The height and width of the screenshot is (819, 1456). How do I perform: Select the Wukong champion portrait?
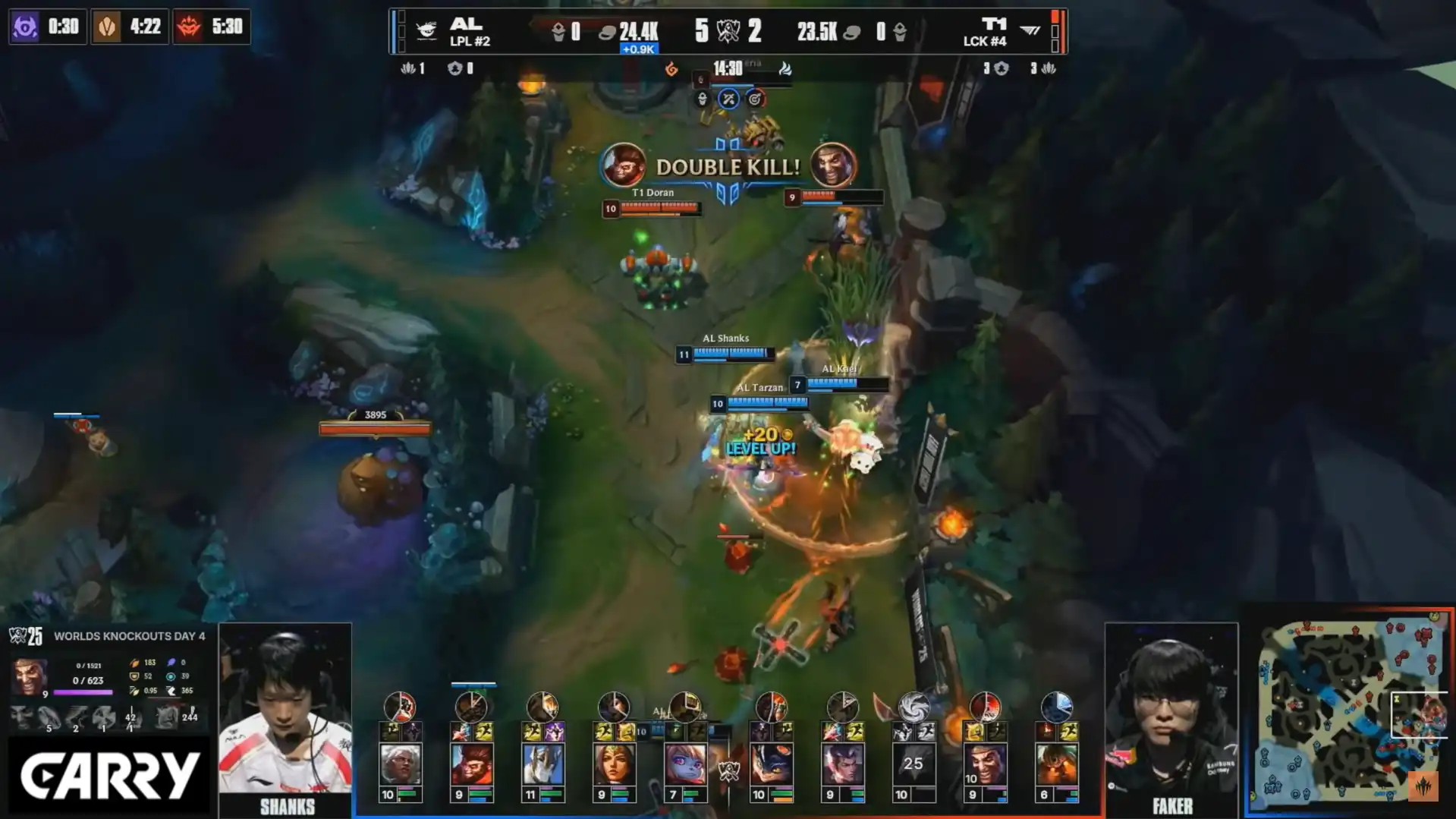point(471,764)
